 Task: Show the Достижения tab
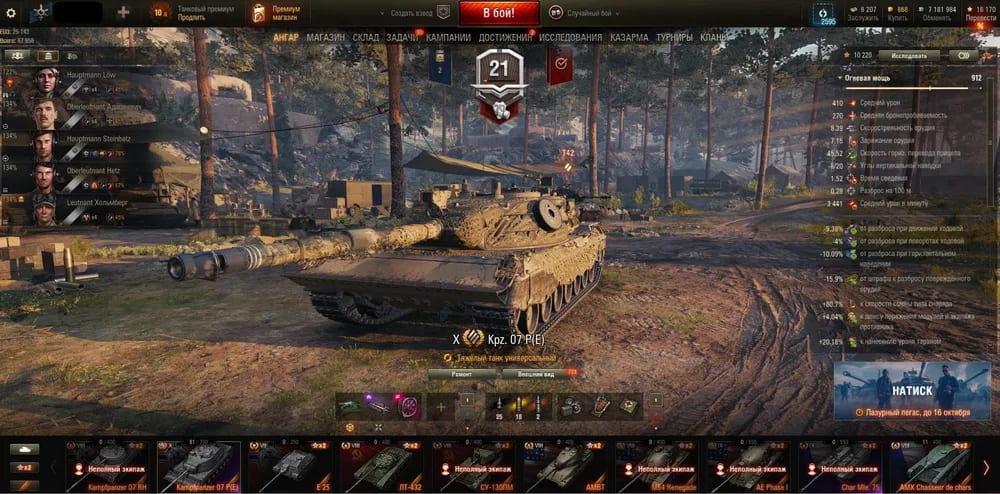tap(505, 38)
